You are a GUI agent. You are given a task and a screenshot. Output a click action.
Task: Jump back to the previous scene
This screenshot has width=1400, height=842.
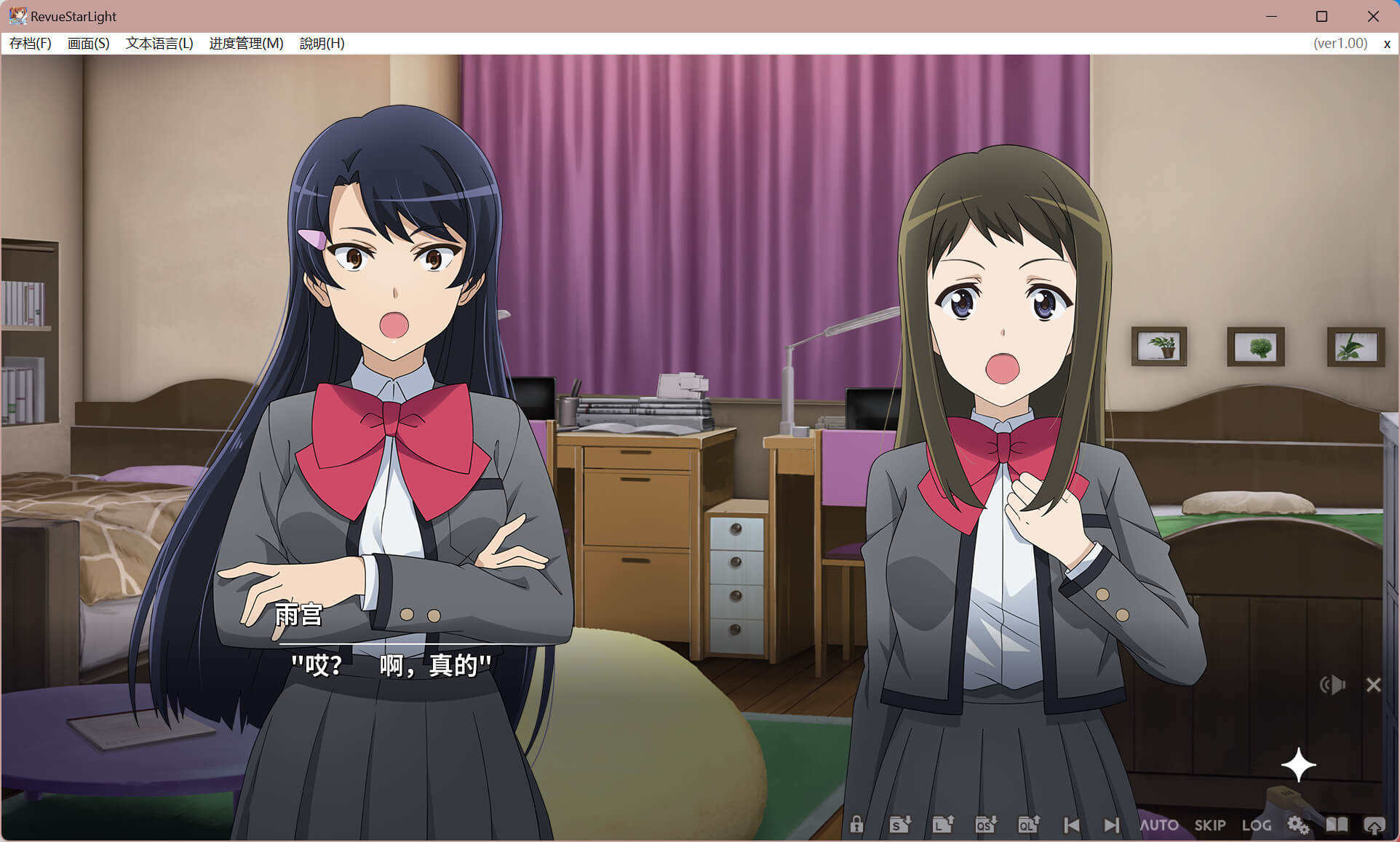[1071, 825]
